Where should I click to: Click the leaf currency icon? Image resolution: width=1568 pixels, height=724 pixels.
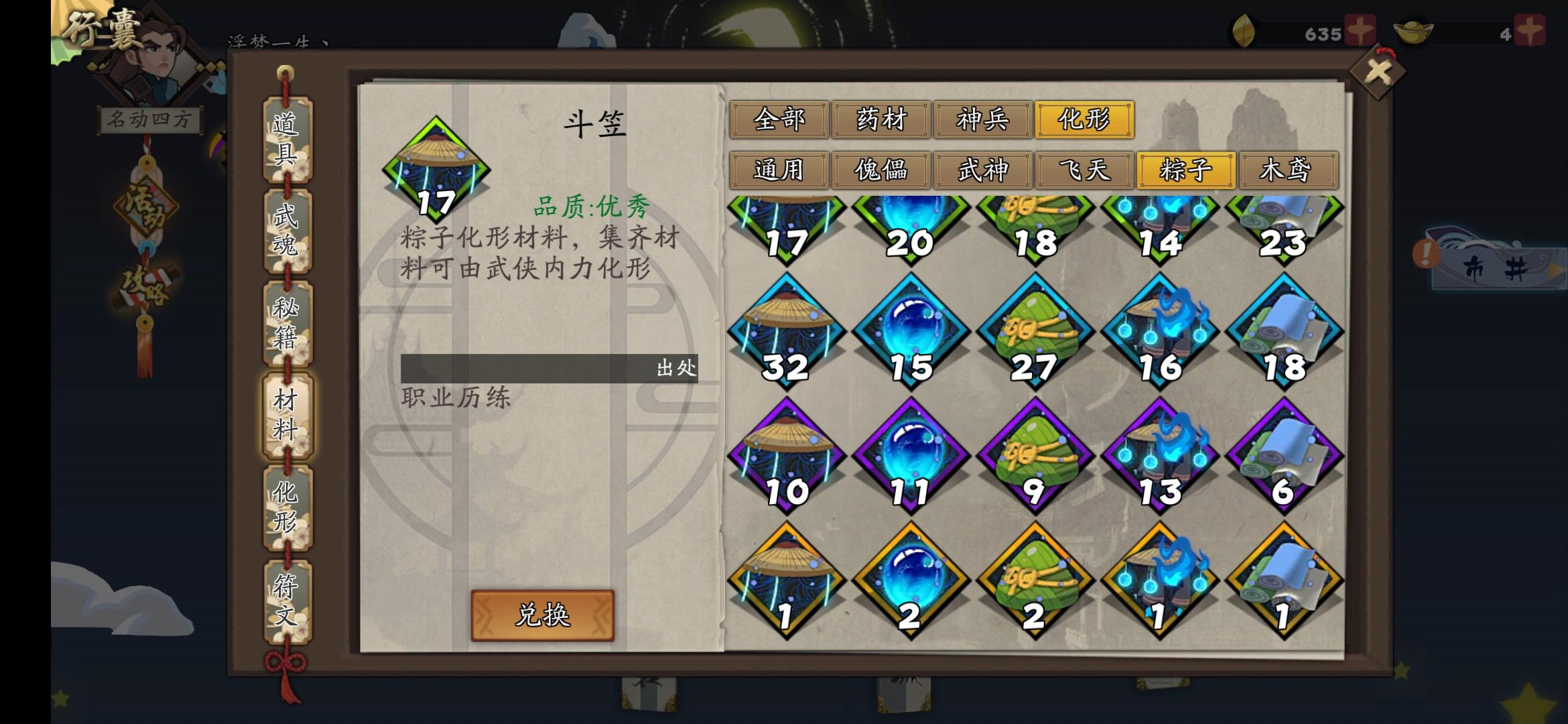1243,28
